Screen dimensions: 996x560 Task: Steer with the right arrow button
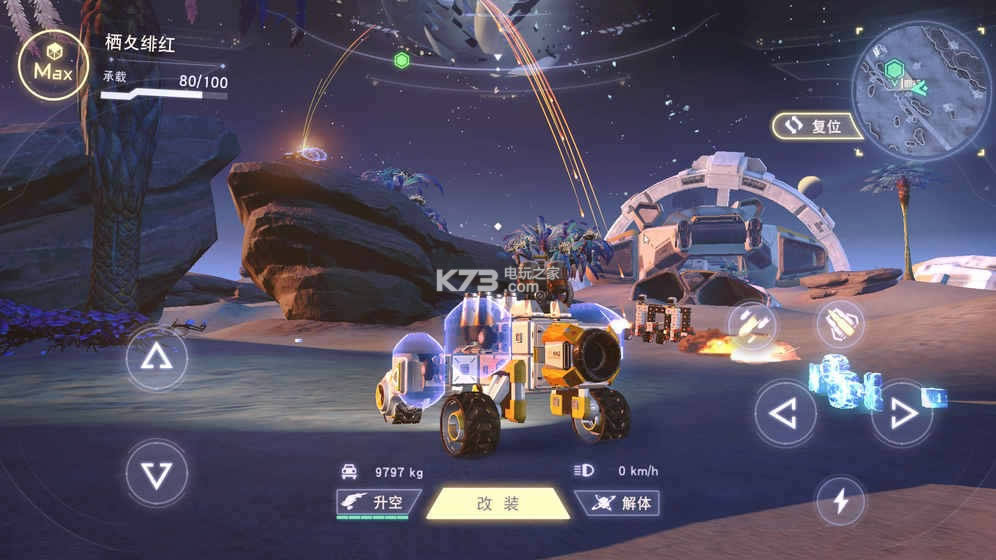click(901, 412)
